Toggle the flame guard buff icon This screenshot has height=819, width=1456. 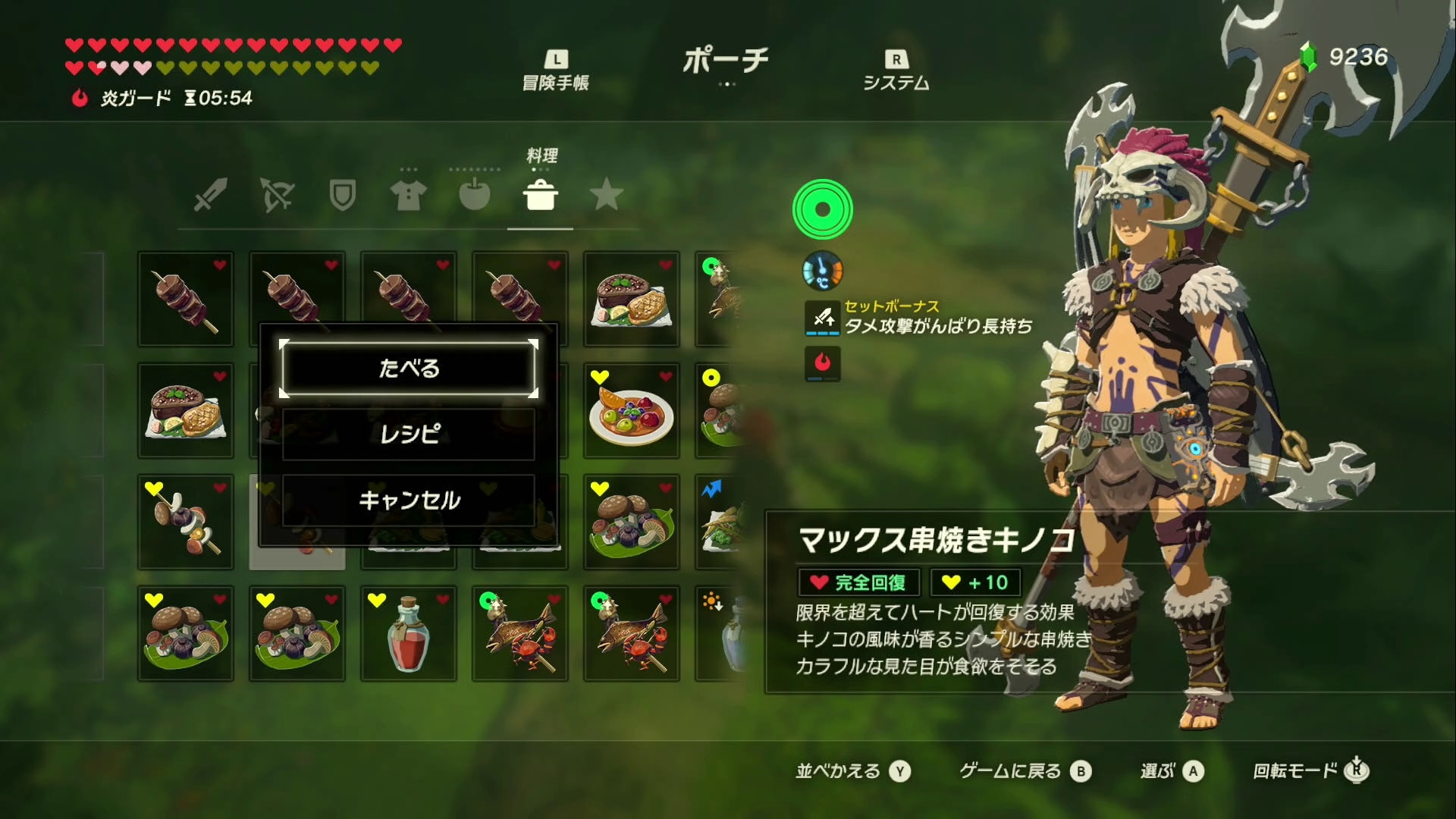[821, 363]
